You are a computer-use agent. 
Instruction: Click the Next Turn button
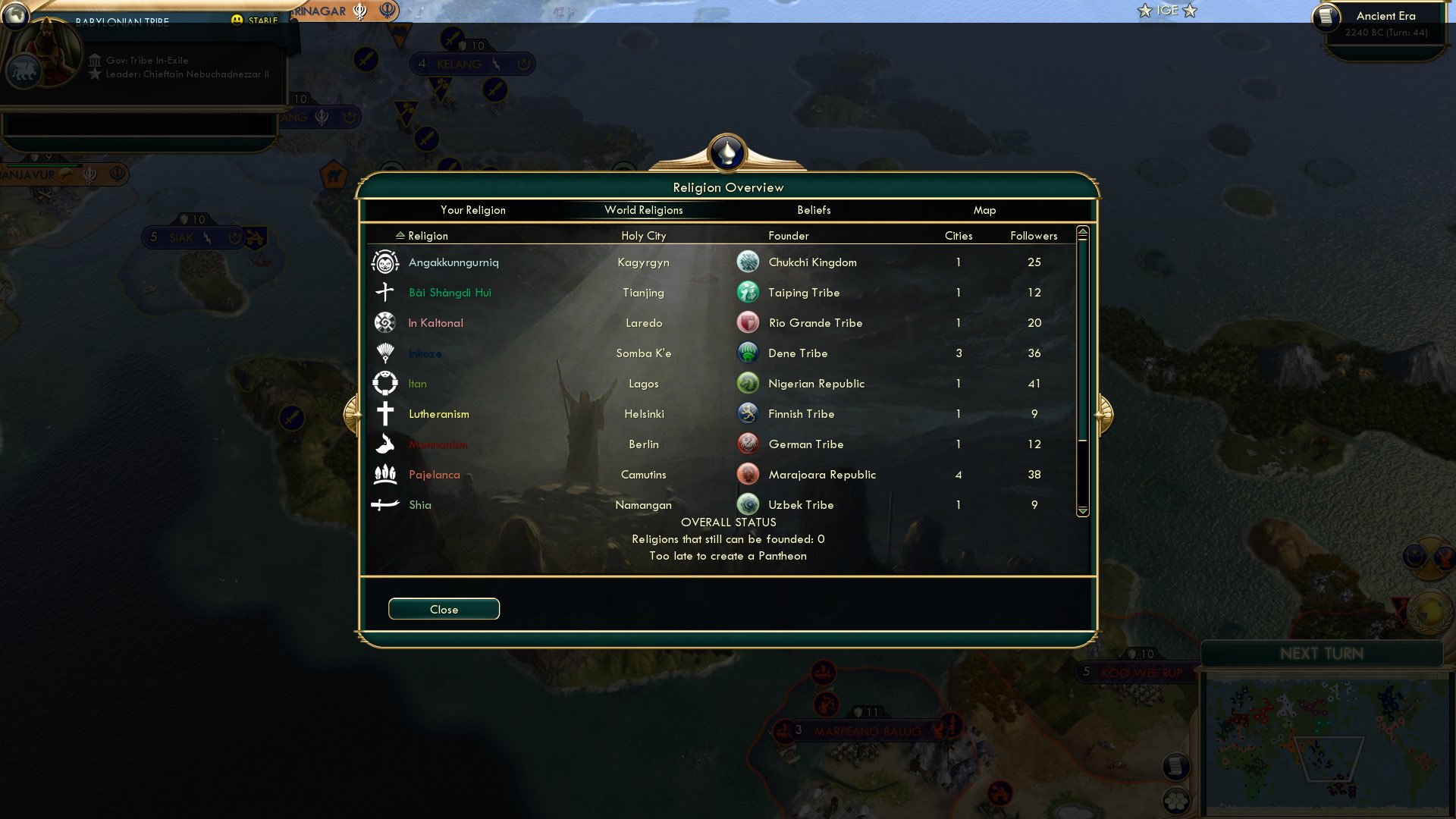click(x=1323, y=654)
